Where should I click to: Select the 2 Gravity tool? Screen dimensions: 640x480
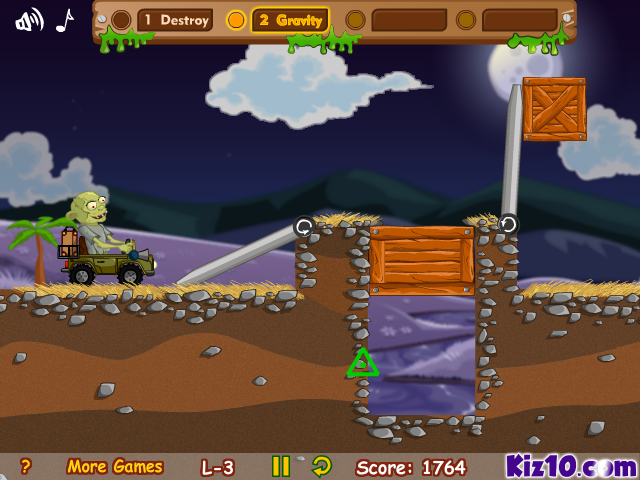click(289, 20)
